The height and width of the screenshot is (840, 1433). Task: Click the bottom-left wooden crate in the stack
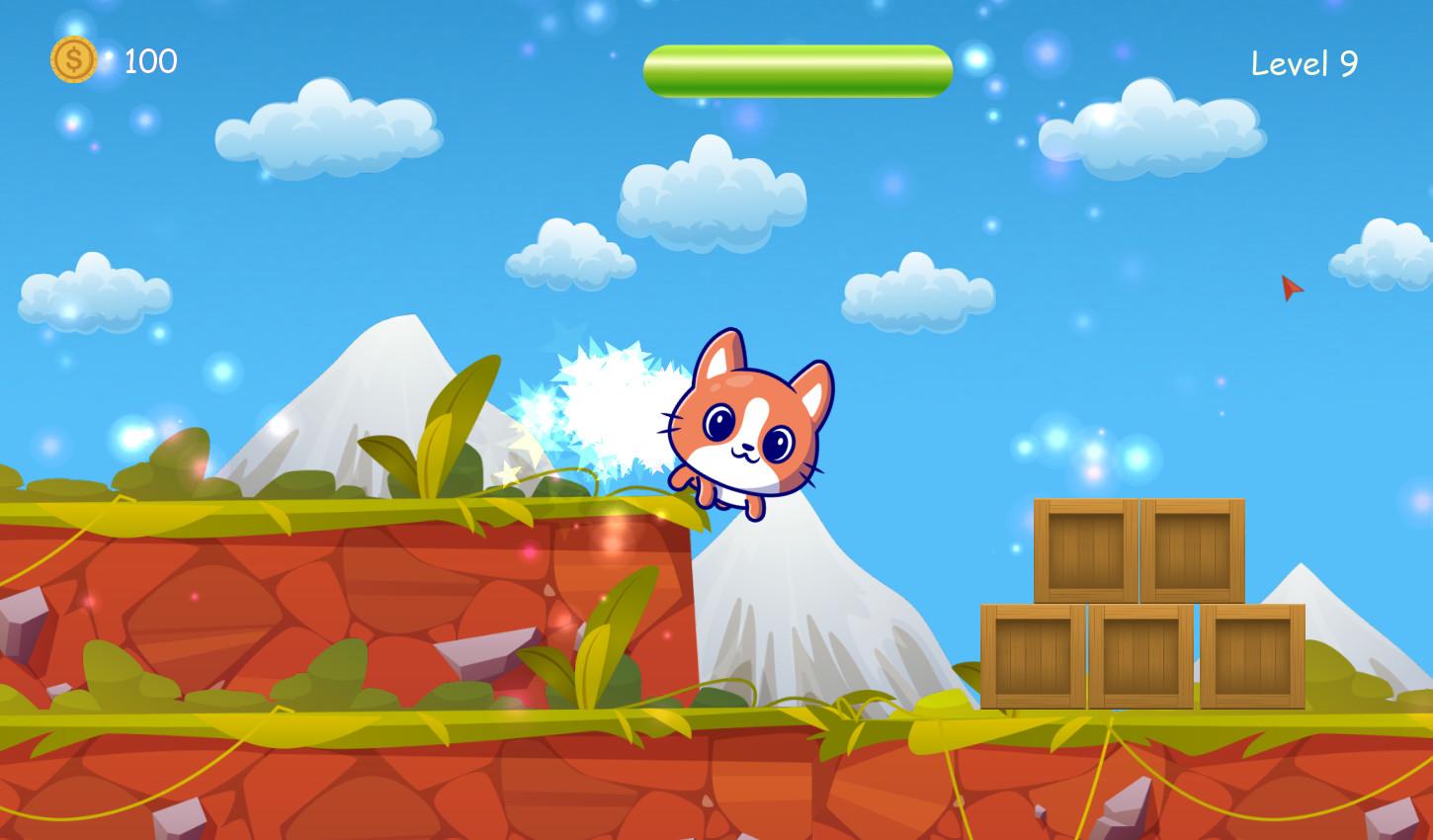click(1031, 654)
